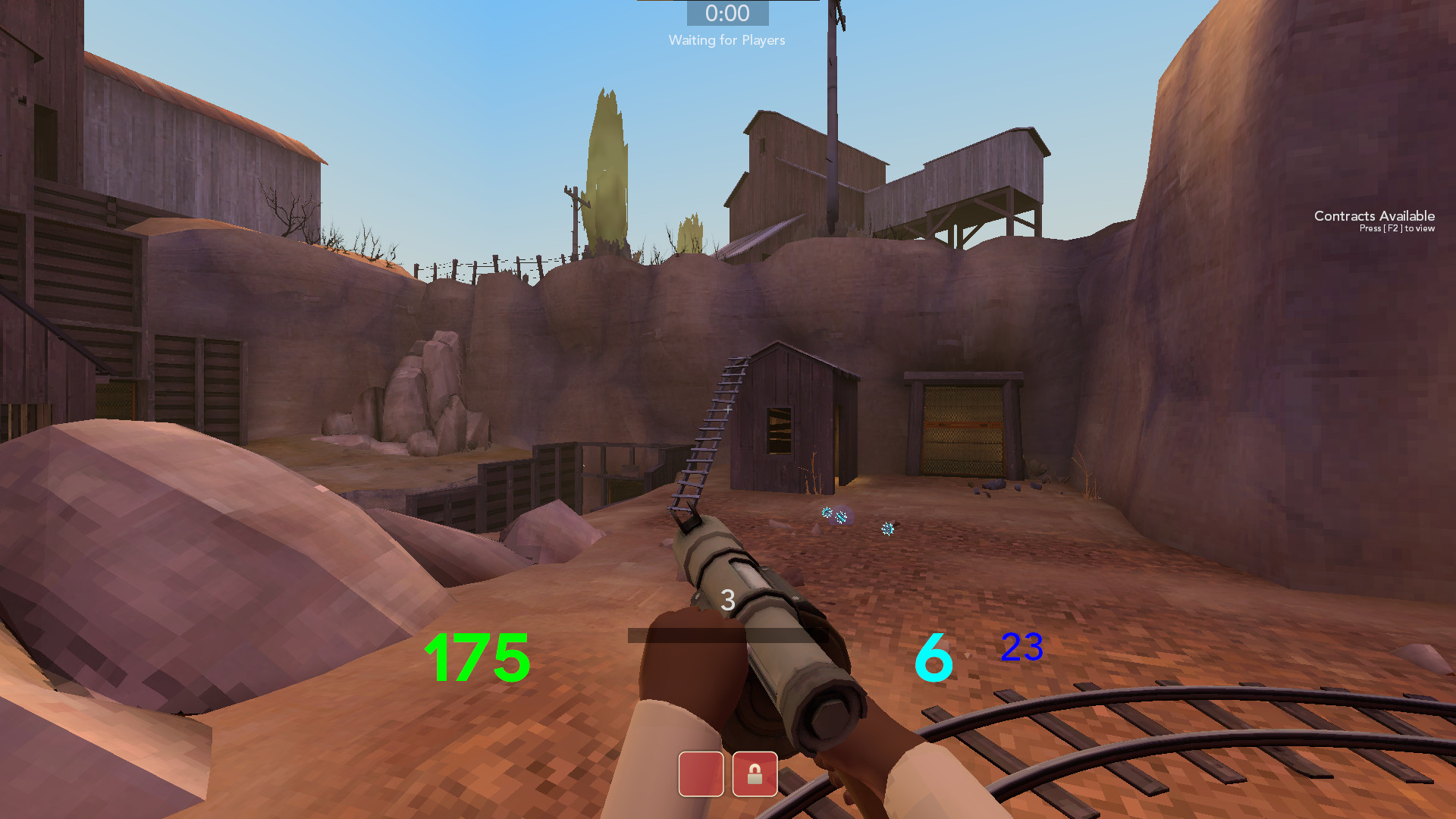This screenshot has height=819, width=1456.
Task: Click the round match timer 0:00
Action: tap(726, 13)
